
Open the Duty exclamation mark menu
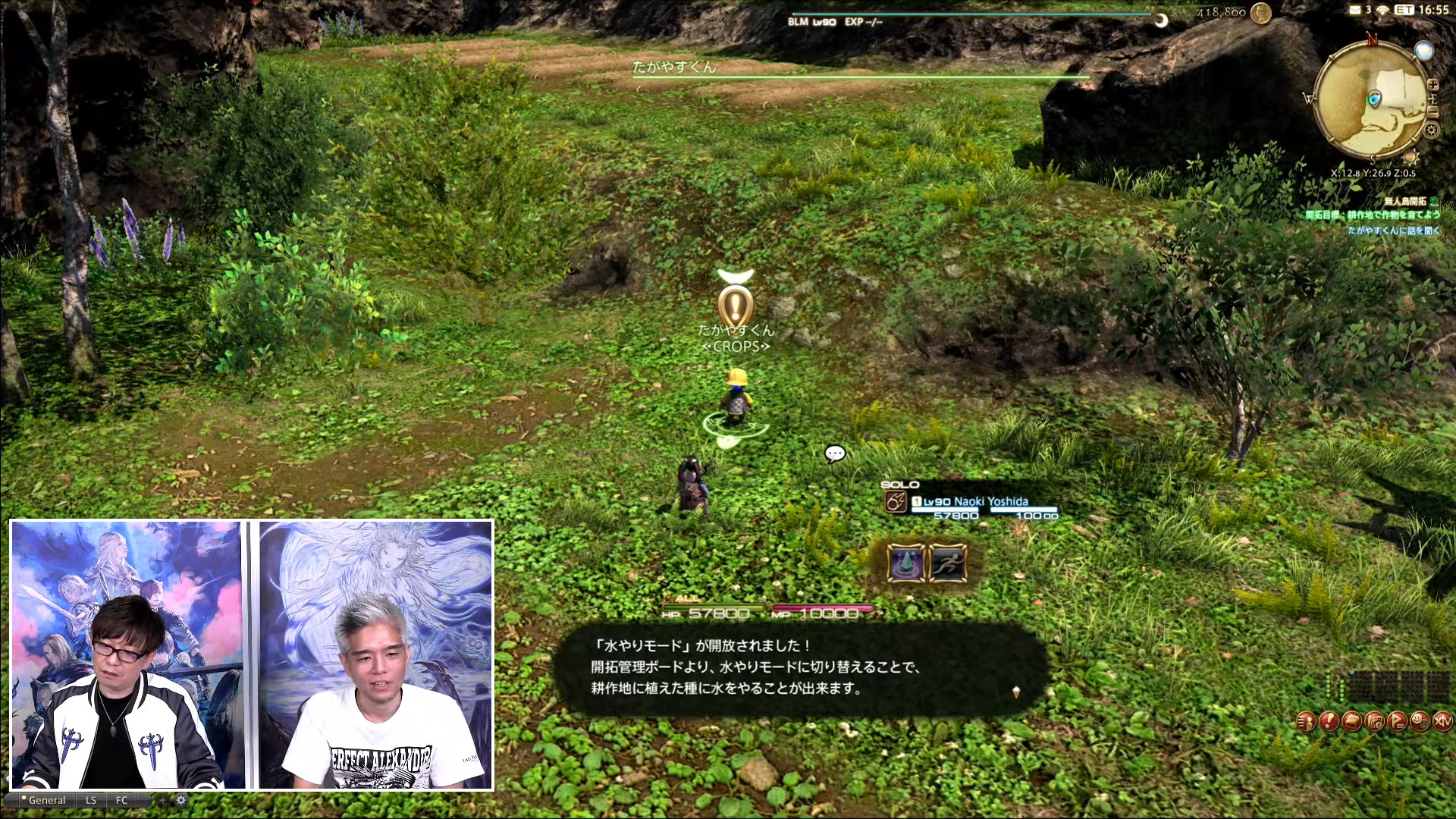pyautogui.click(x=1329, y=721)
